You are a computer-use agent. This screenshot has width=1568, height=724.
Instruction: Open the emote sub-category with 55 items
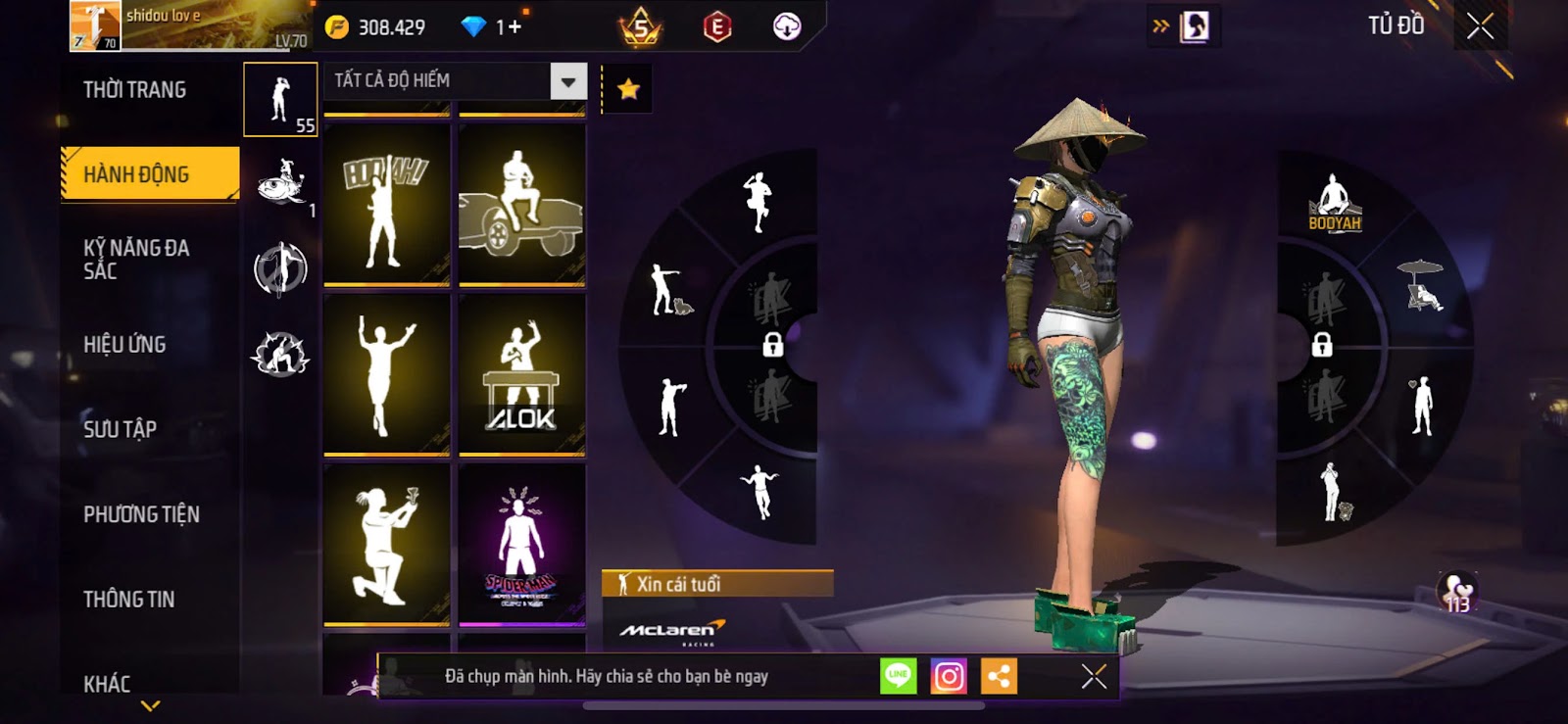coord(280,99)
